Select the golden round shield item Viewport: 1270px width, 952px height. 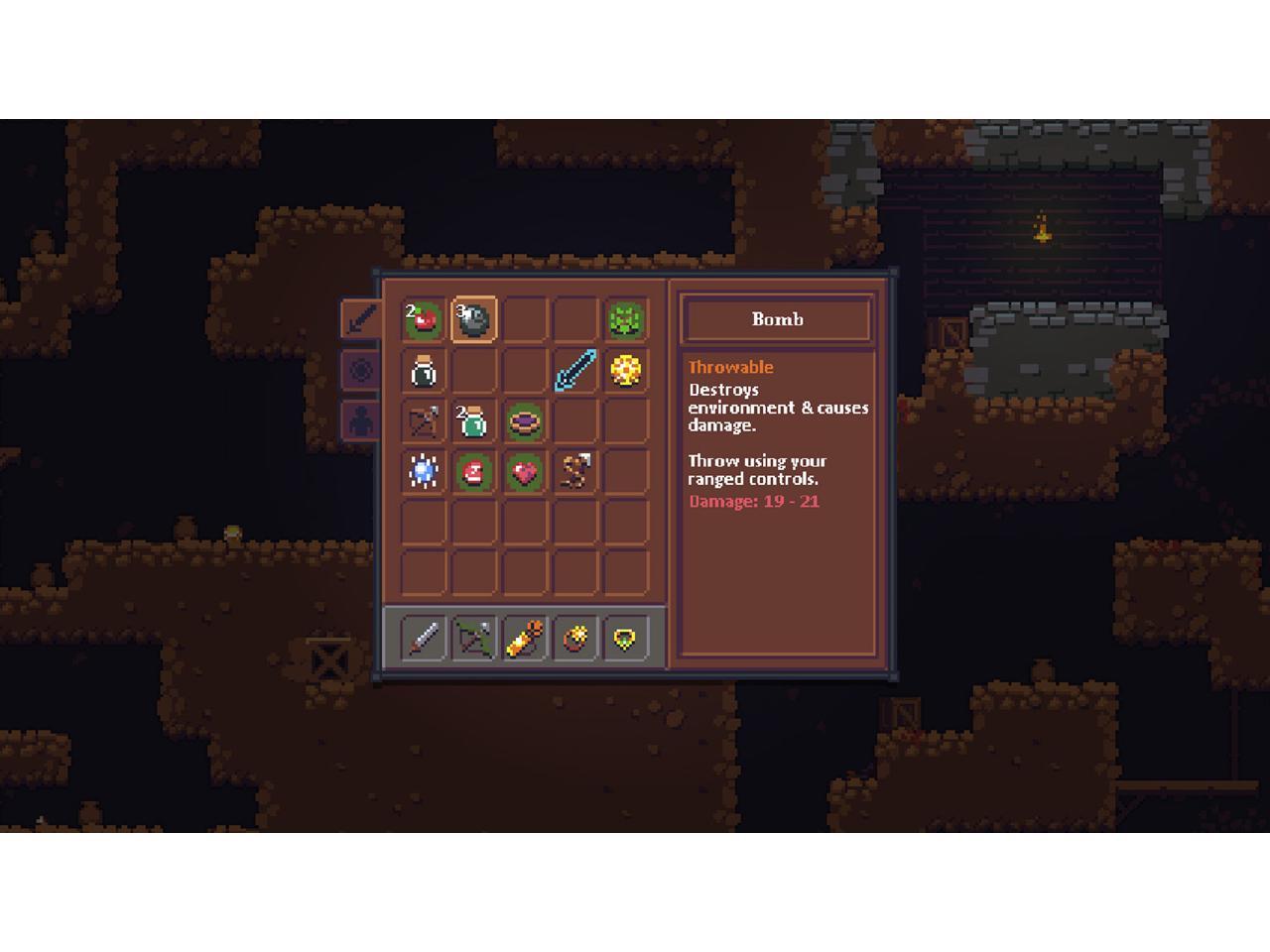click(626, 371)
